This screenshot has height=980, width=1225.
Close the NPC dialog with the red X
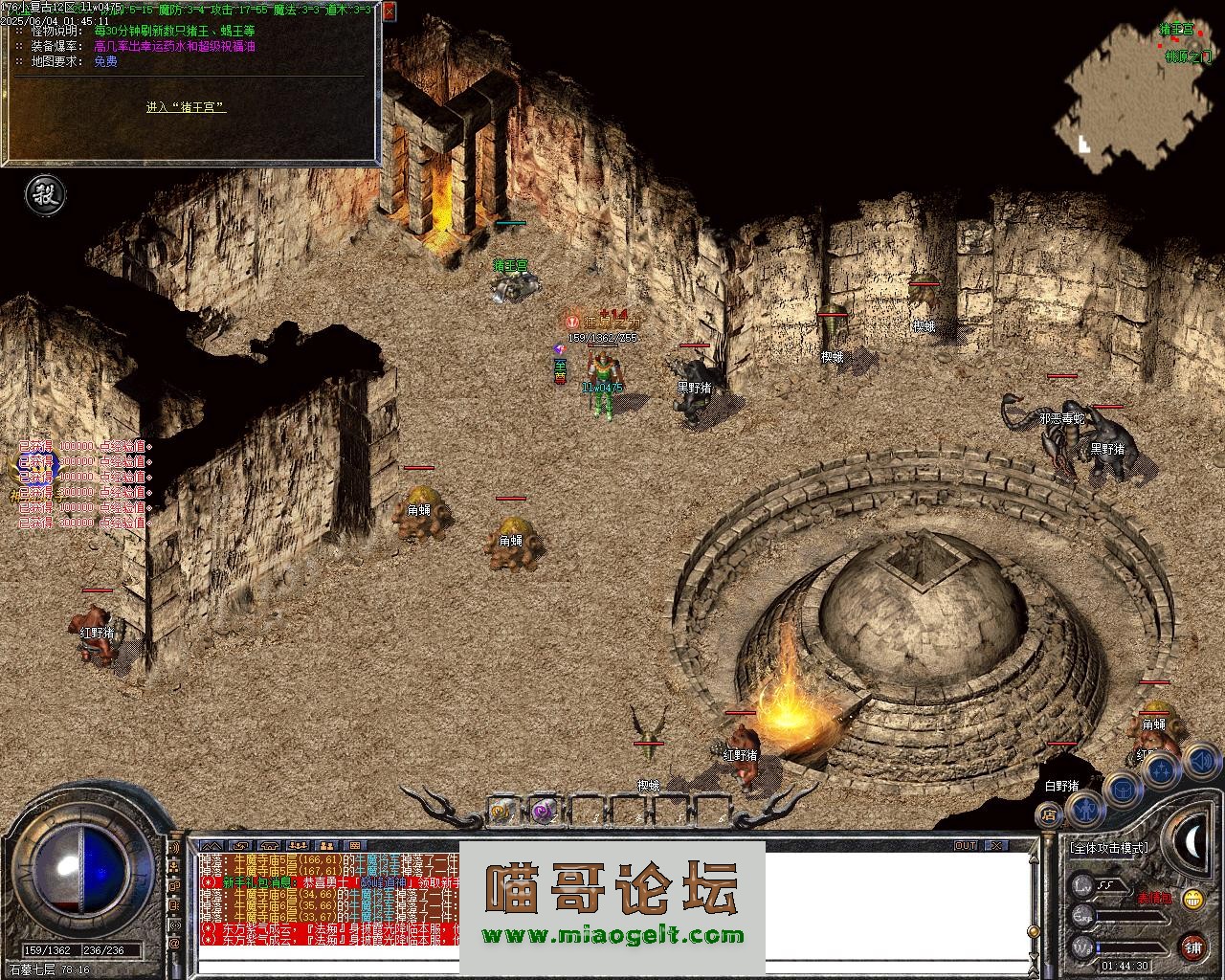coord(390,11)
